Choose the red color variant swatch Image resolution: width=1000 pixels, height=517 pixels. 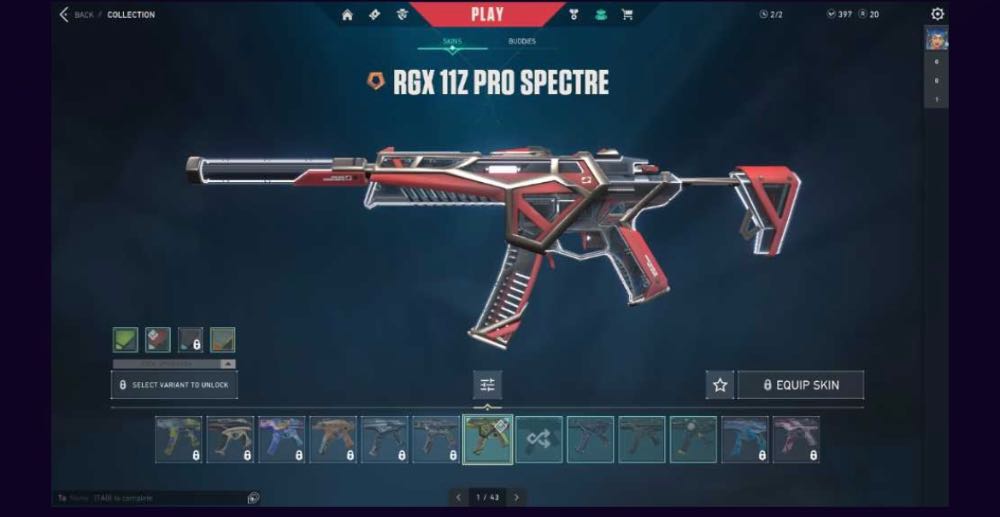157,340
